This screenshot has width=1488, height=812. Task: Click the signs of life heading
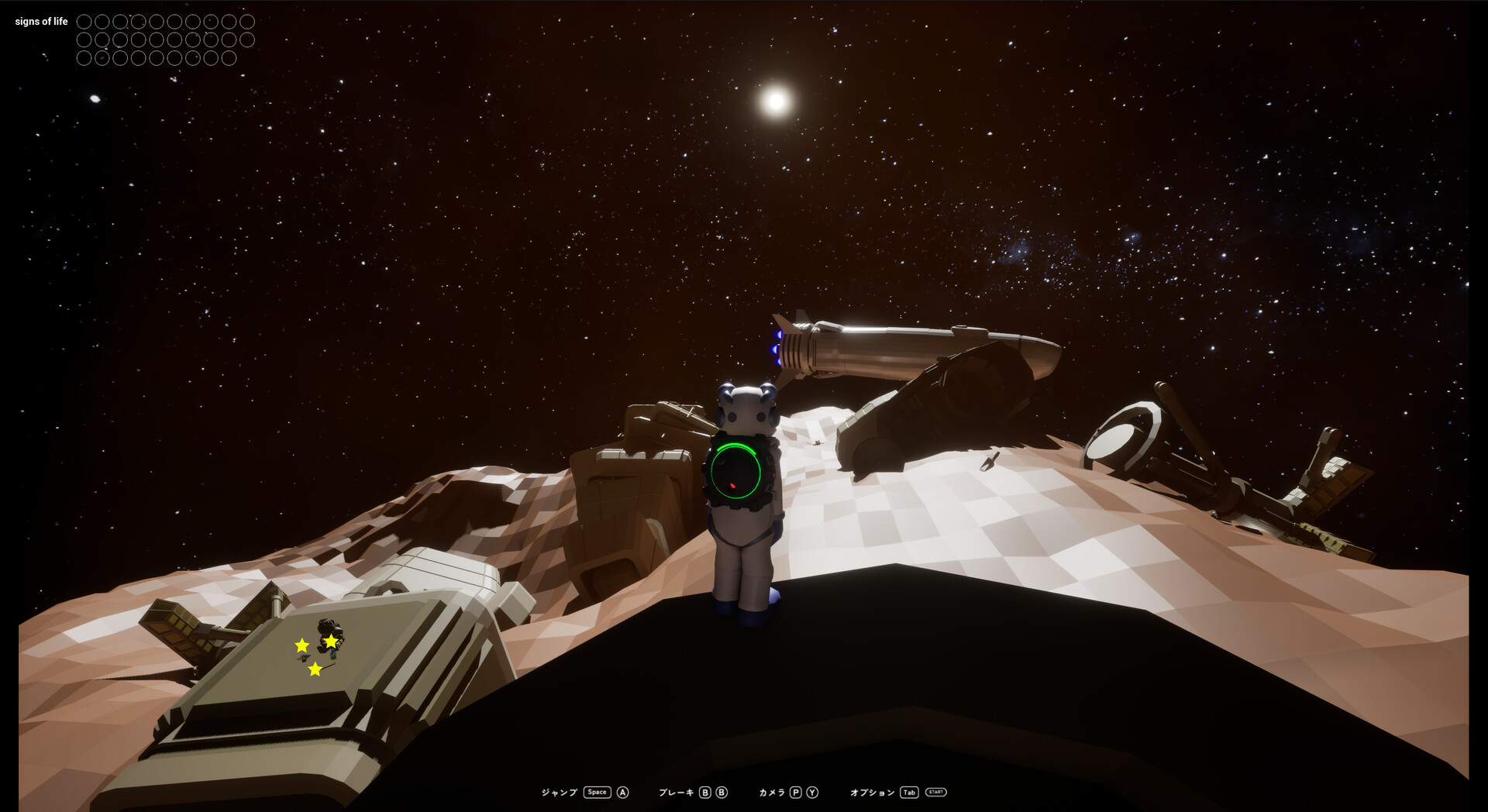point(42,21)
